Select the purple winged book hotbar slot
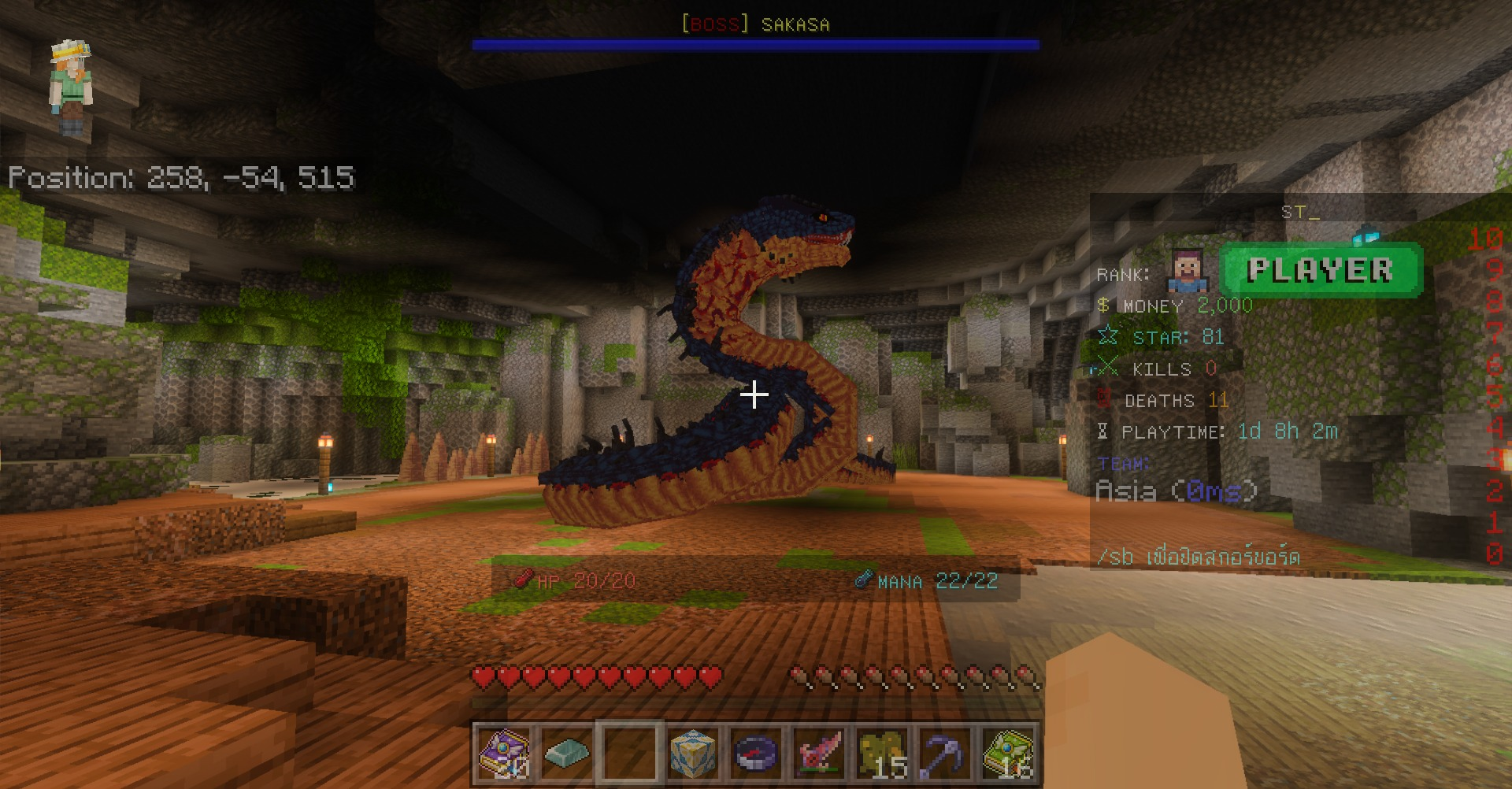 (x=504, y=753)
